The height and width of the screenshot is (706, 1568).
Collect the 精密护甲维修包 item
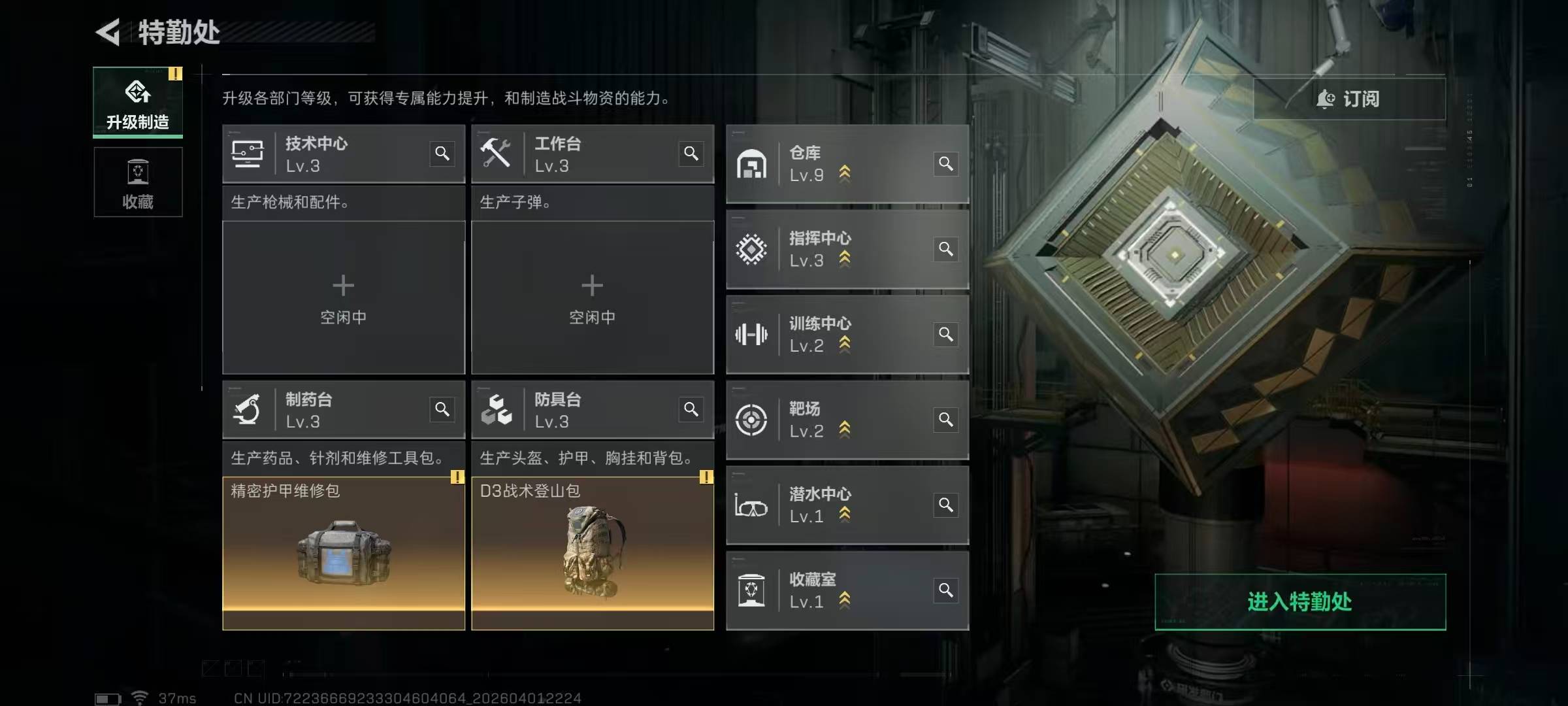[x=343, y=552]
